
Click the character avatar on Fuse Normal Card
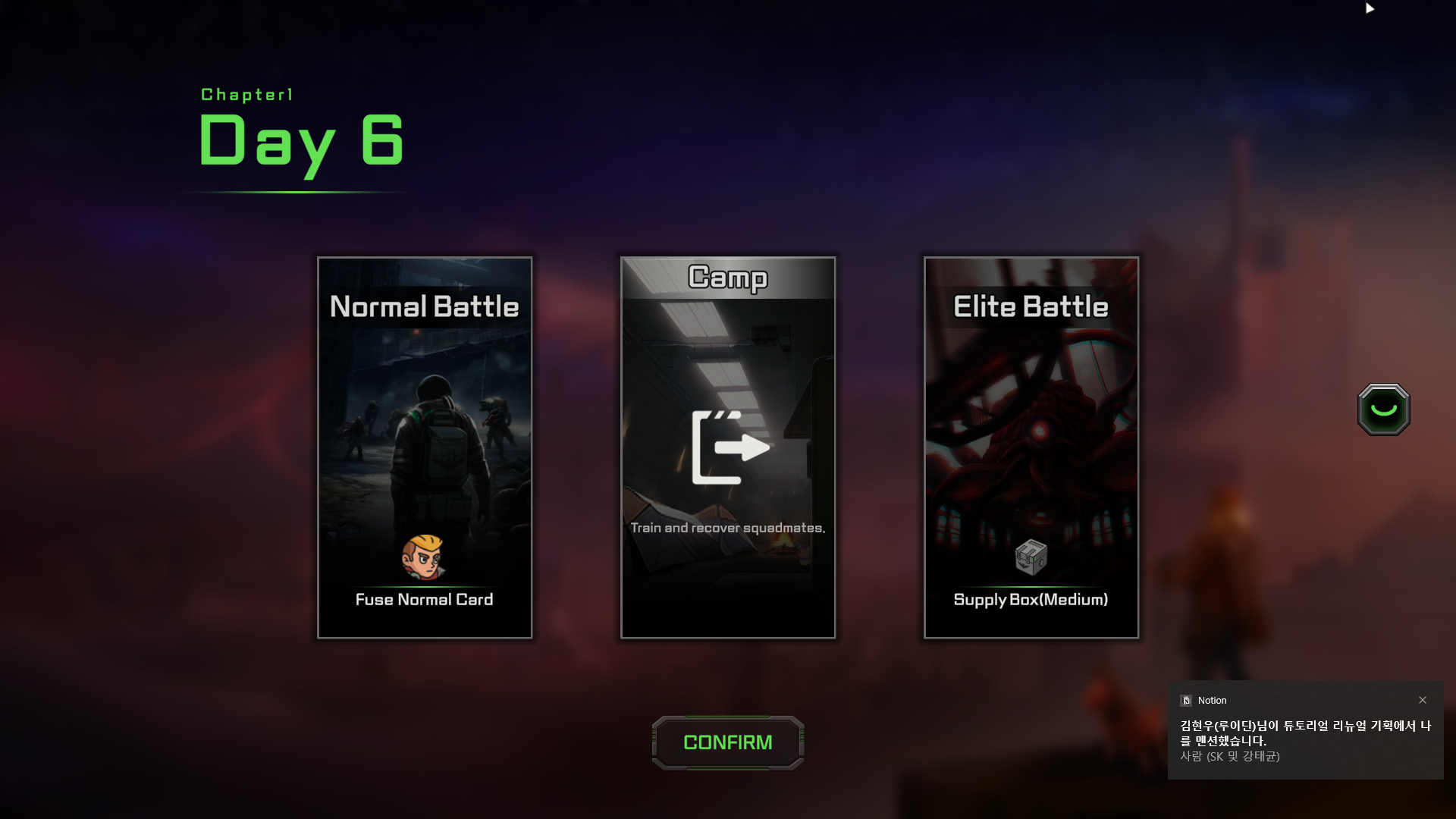point(425,559)
